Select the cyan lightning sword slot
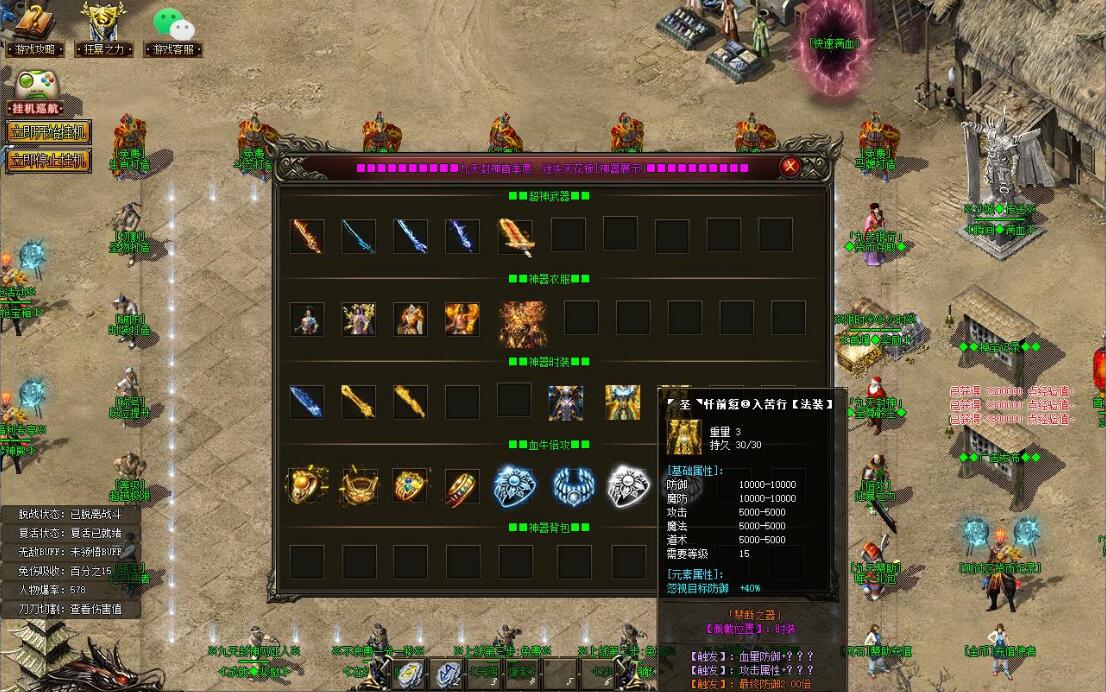 (358, 236)
